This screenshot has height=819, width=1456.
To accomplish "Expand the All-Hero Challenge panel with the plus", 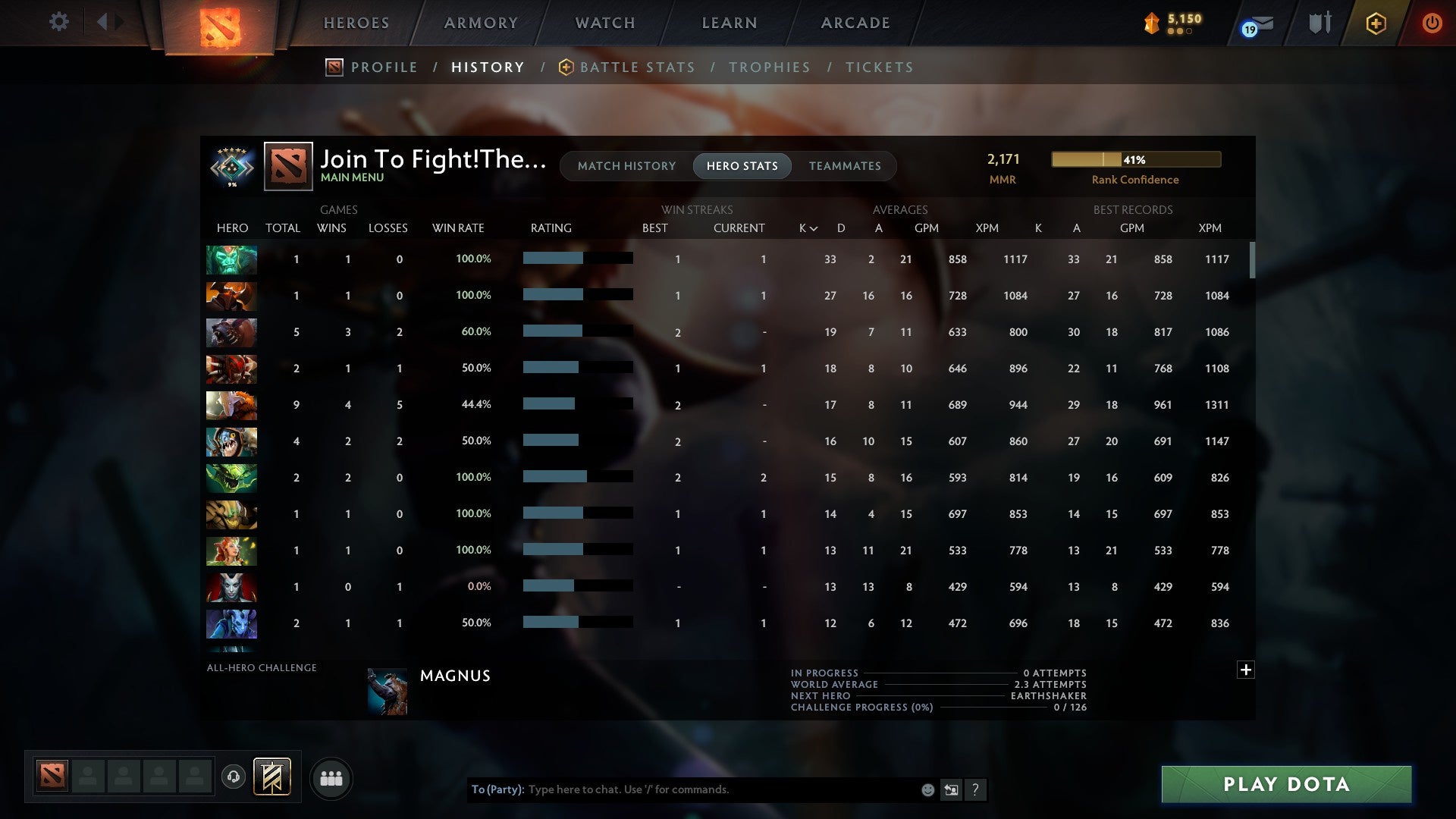I will 1246,670.
